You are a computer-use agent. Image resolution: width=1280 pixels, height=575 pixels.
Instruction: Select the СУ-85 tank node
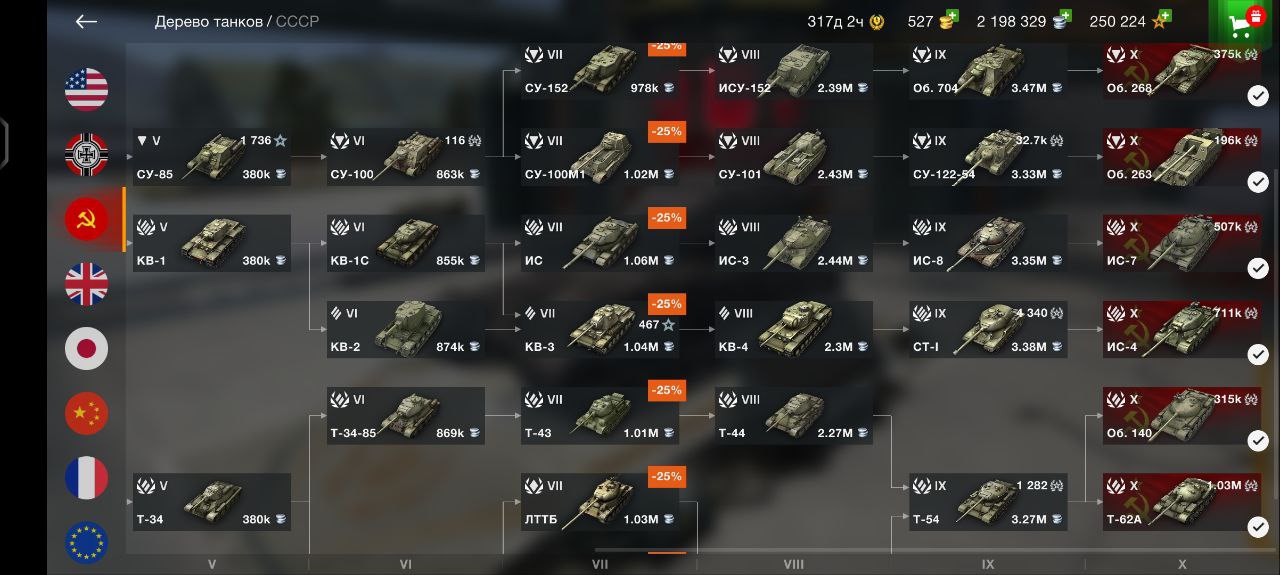pyautogui.click(x=211, y=158)
